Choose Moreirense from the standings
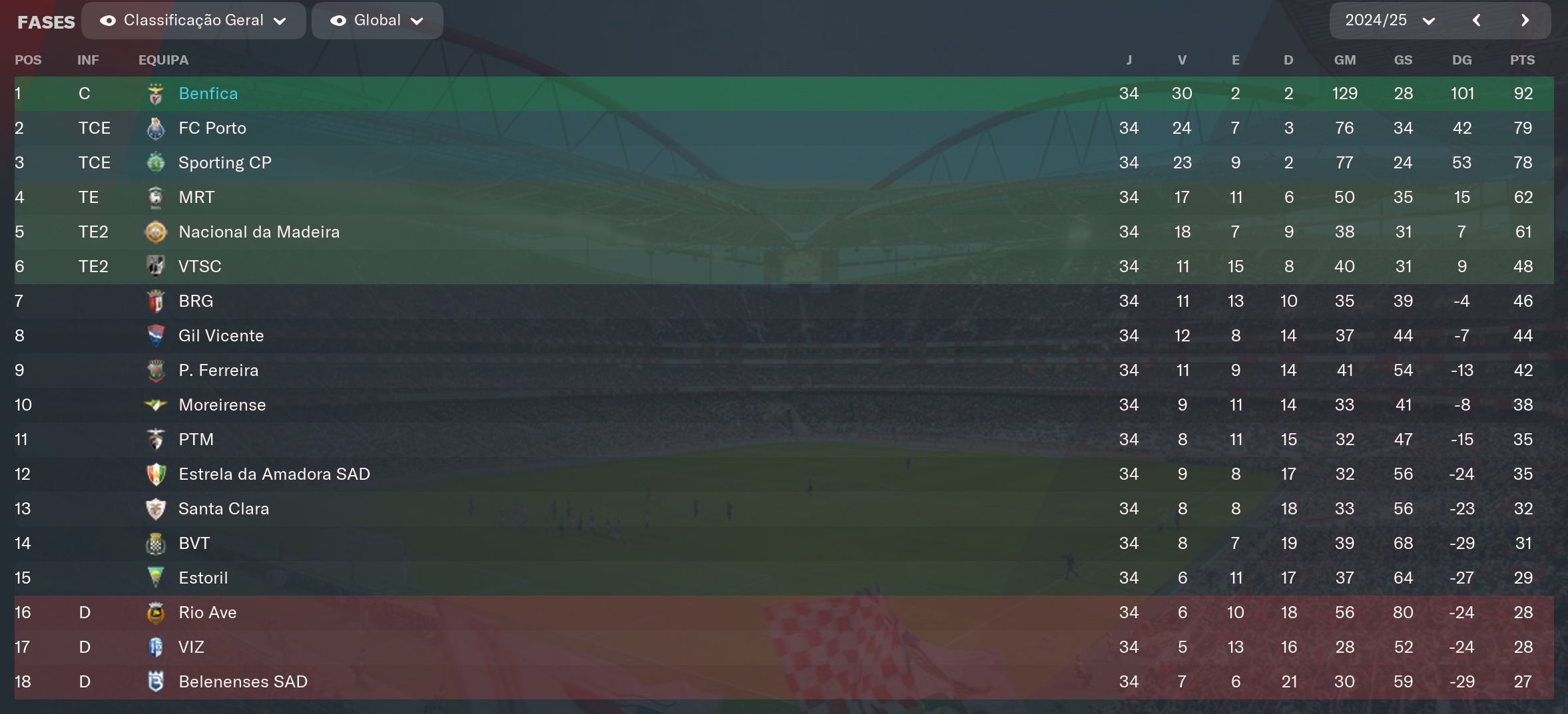The width and height of the screenshot is (1568, 714). click(x=222, y=405)
